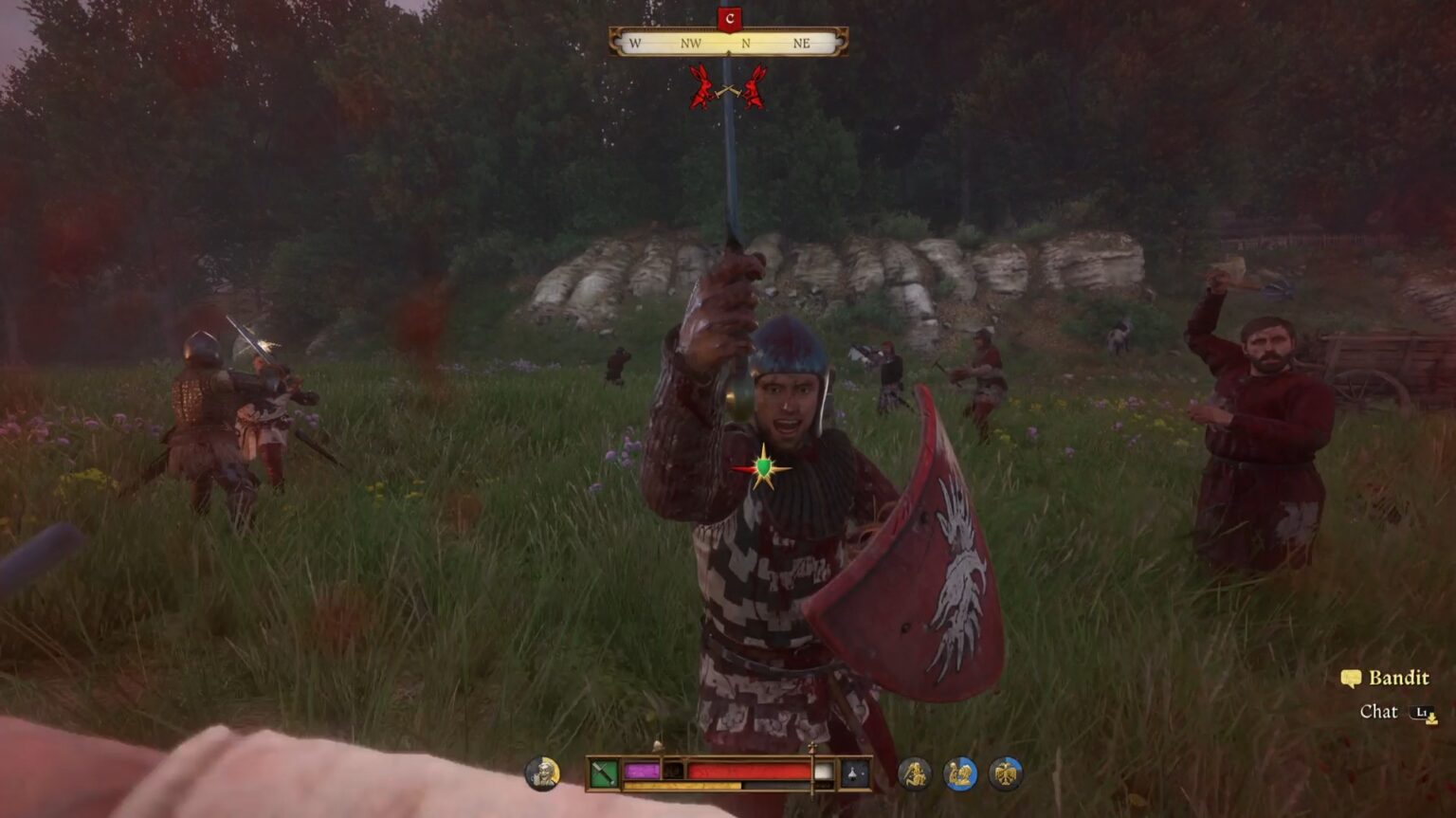The image size is (1456, 818).
Task: Select the Bandit name label
Action: point(1400,679)
